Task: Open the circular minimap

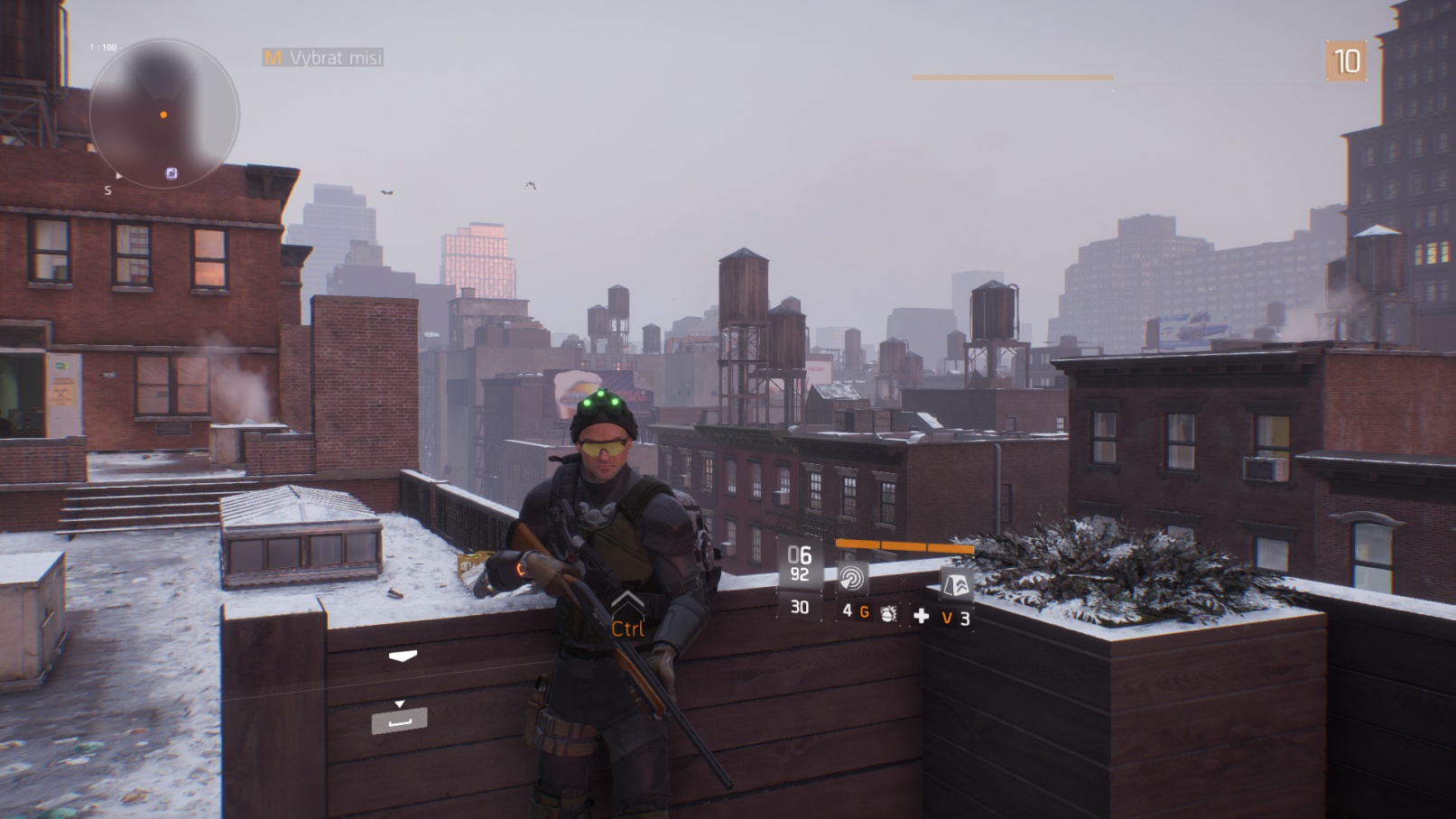Action: [163, 114]
